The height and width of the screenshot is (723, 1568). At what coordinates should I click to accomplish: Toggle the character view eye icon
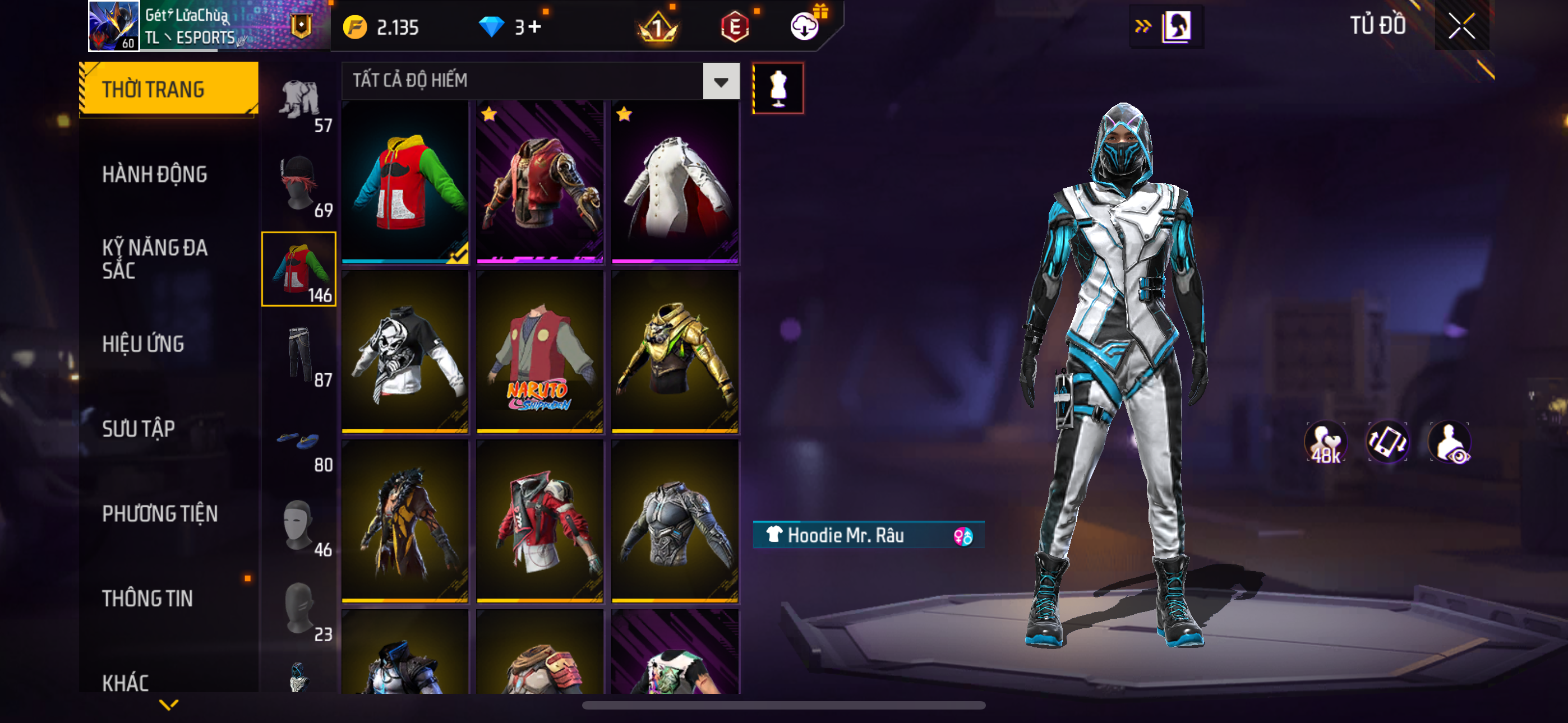[x=1450, y=442]
